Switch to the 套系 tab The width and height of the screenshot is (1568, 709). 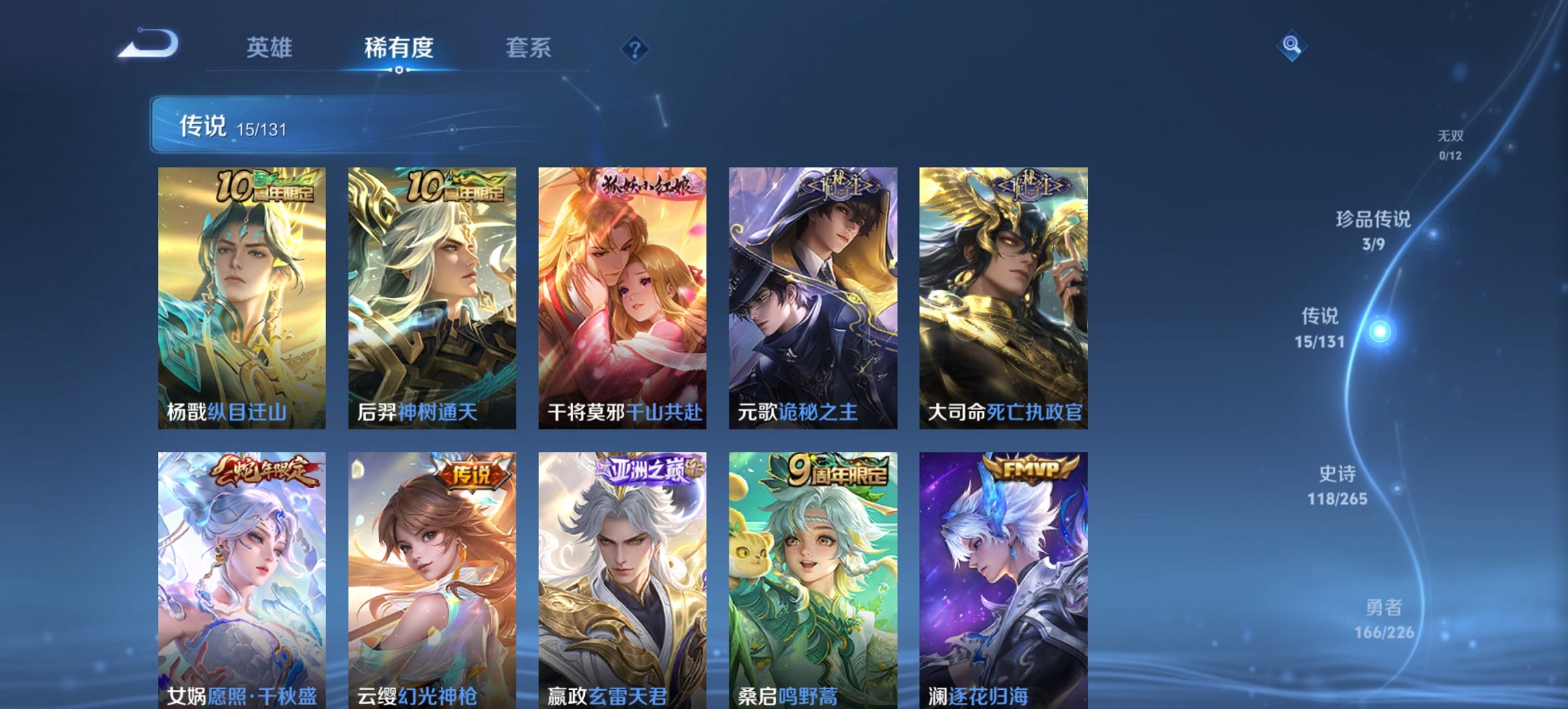click(x=528, y=48)
